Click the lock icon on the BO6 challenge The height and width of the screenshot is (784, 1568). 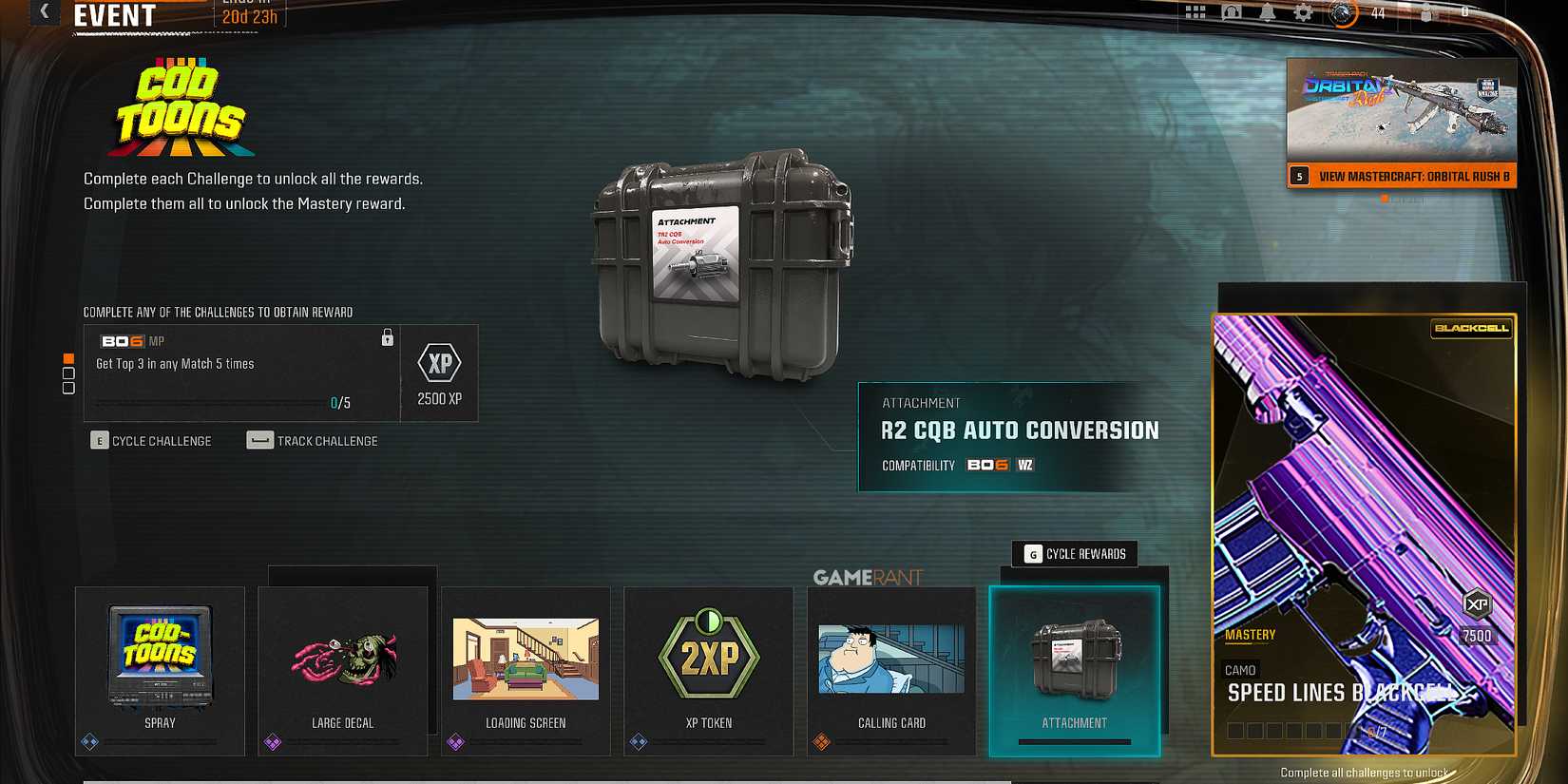(387, 337)
